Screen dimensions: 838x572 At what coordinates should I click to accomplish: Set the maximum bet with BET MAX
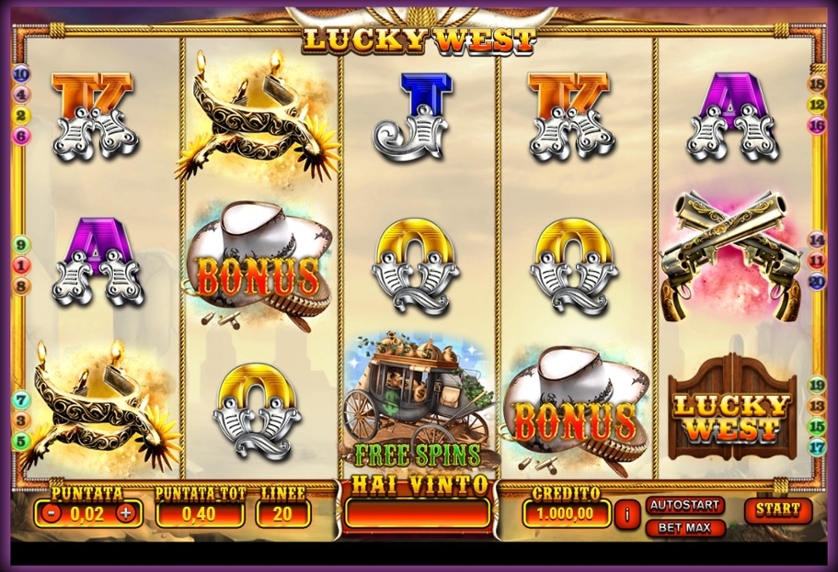[x=684, y=527]
